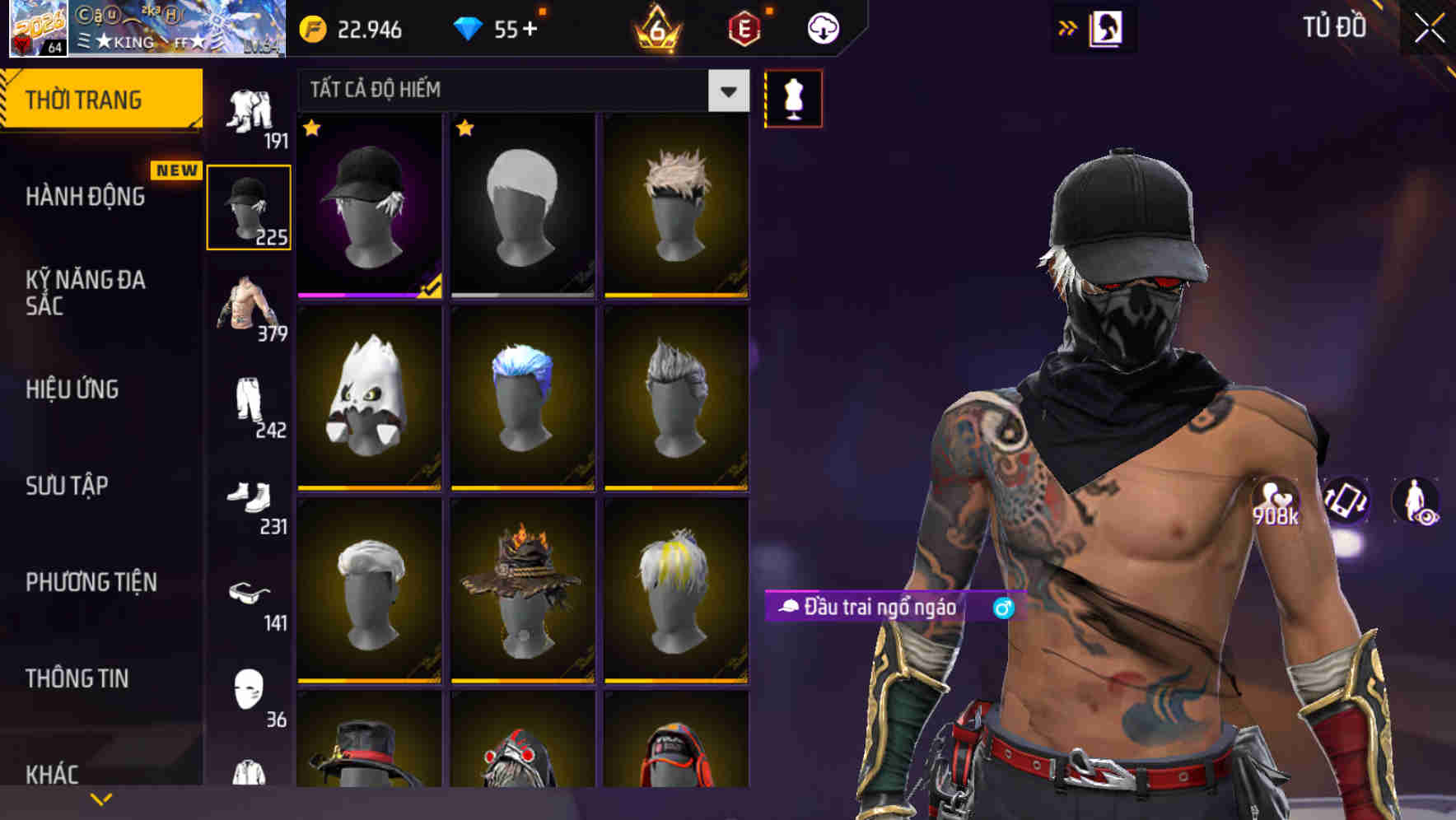
Task: Open the rank crown badge in the top bar
Action: (655, 27)
